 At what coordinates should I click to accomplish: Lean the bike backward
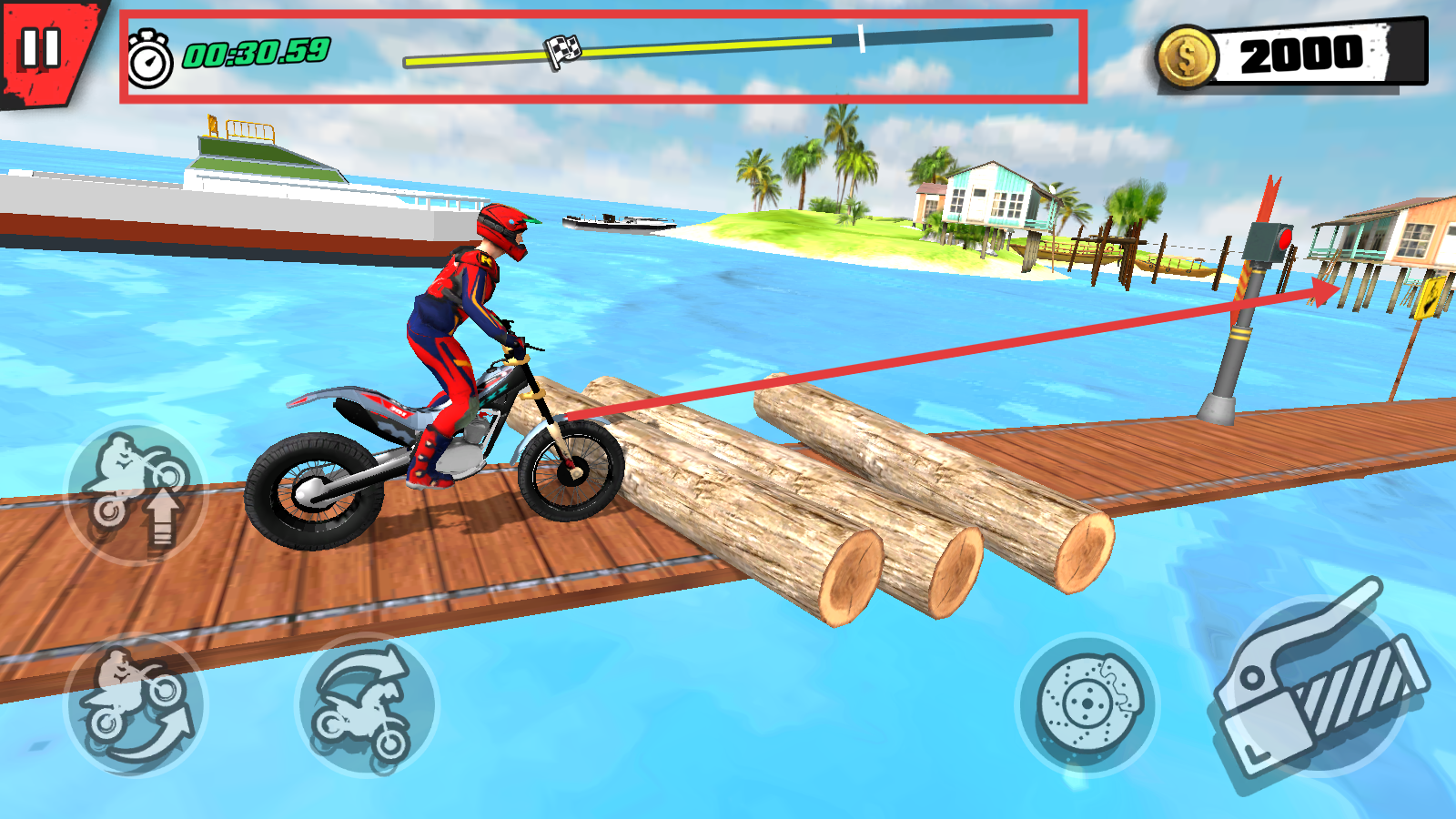tap(135, 705)
